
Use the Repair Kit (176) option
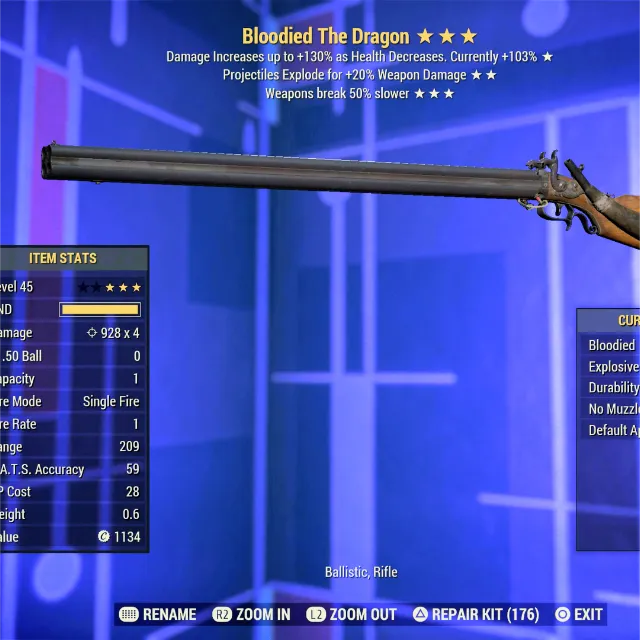pyautogui.click(x=476, y=614)
